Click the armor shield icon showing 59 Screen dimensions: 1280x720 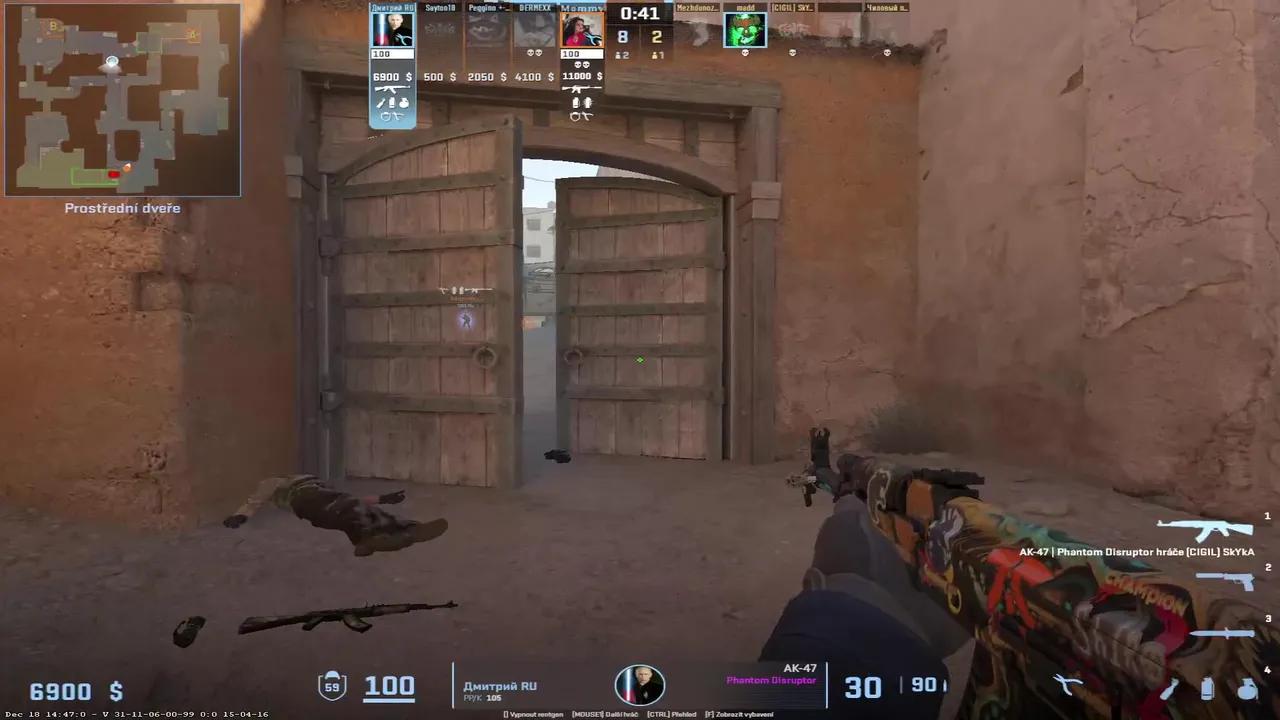[x=332, y=685]
